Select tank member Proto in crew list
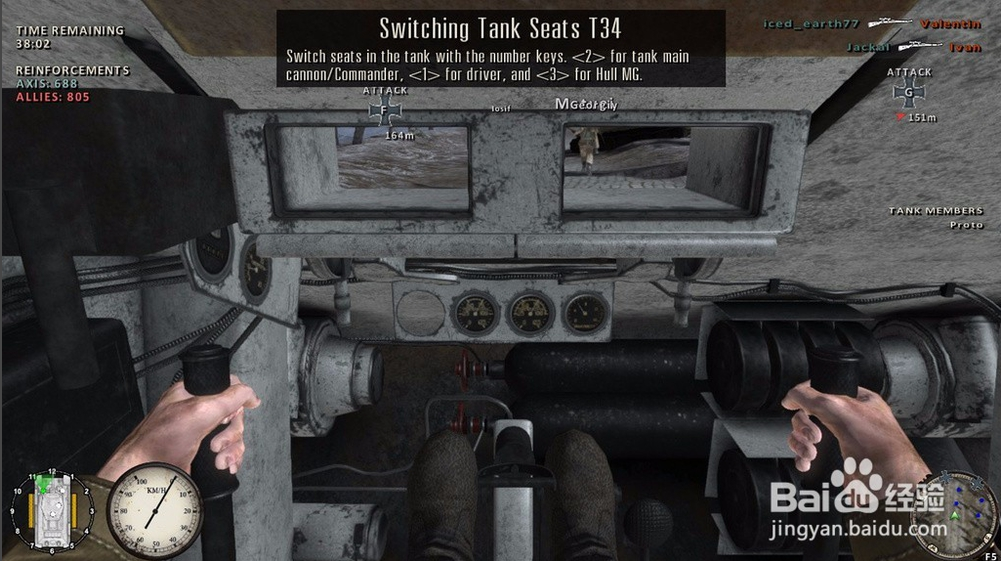 coord(966,225)
